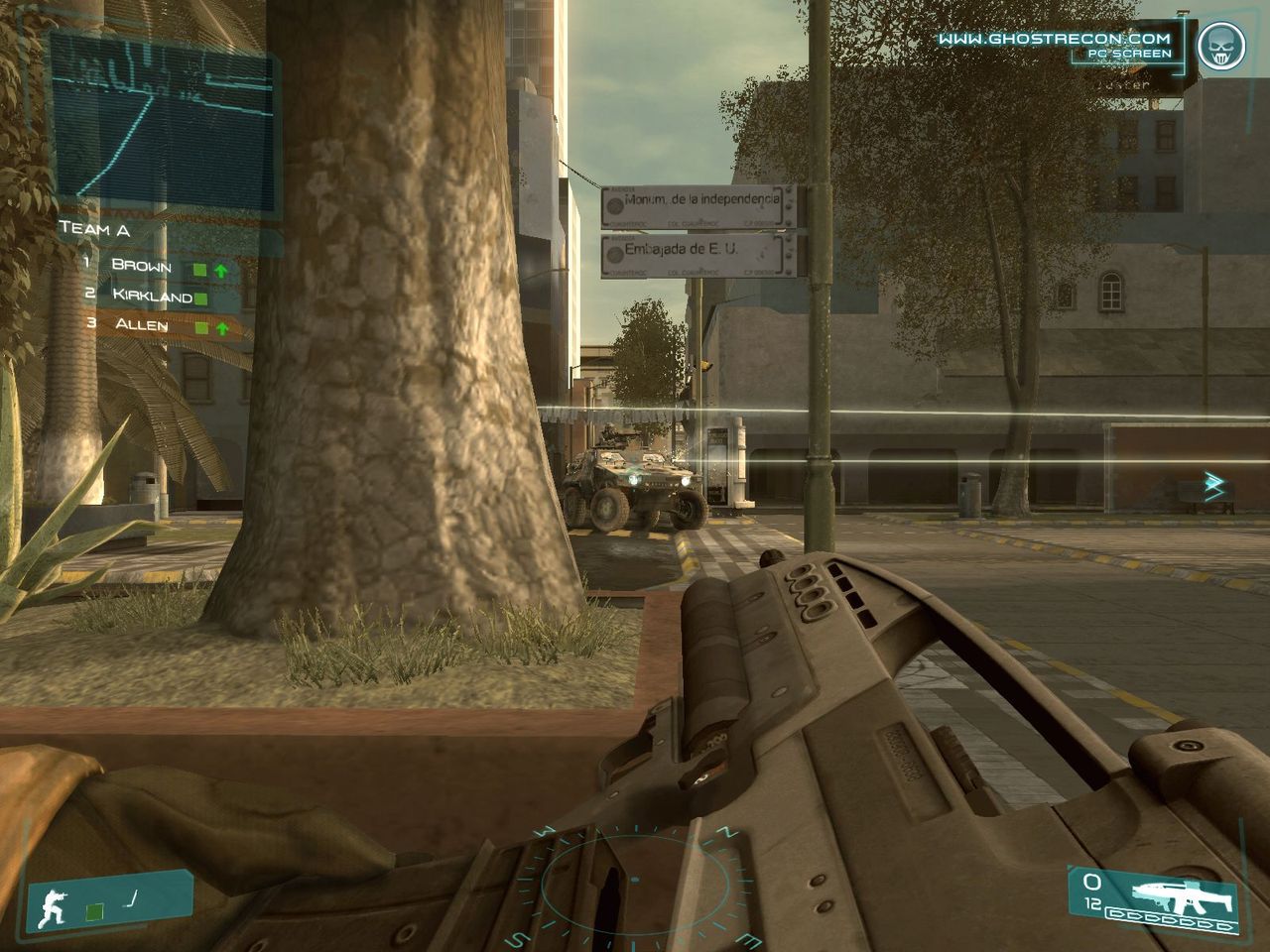Click the ammo count showing 0 of 12

pos(1094,891)
